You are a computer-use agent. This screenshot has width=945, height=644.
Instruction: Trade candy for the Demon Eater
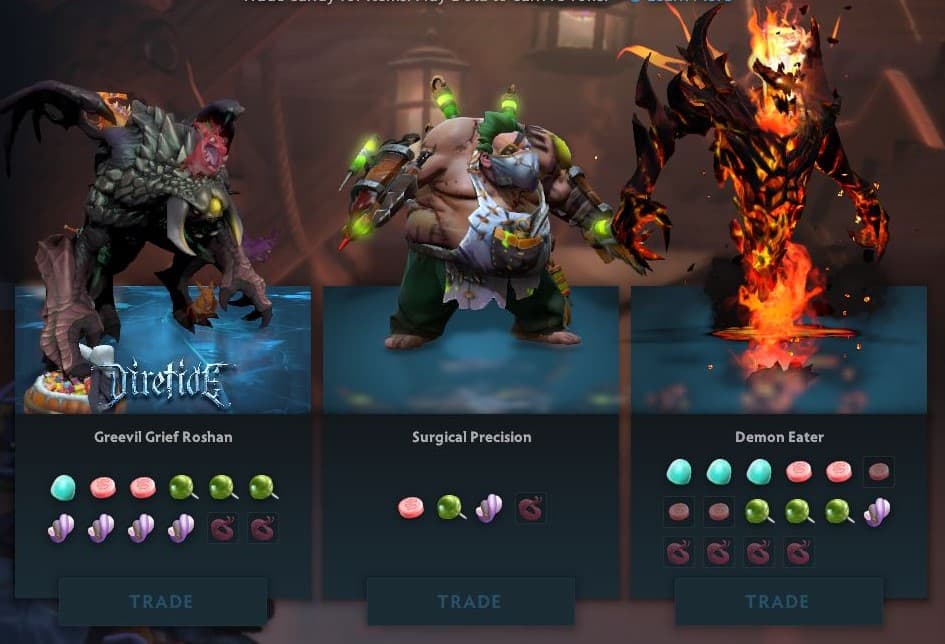(778, 602)
